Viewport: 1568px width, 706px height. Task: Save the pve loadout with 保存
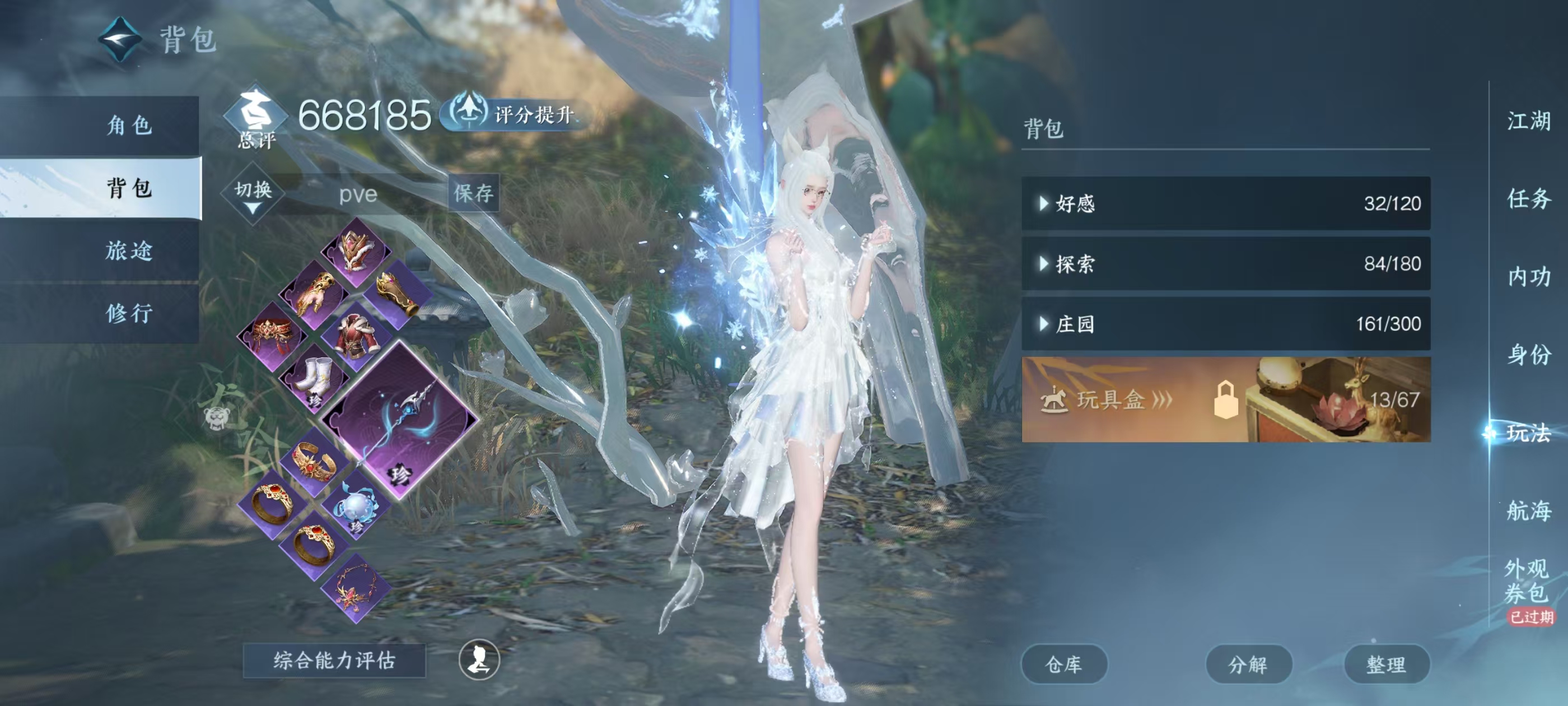tap(473, 194)
